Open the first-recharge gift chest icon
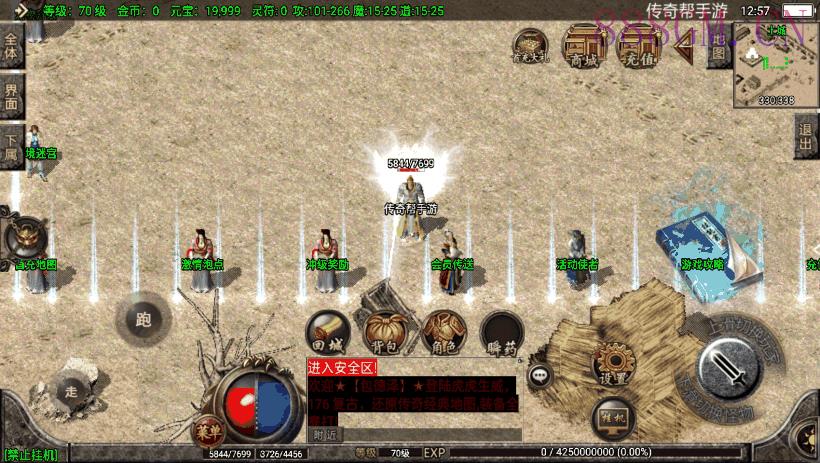 tap(530, 46)
